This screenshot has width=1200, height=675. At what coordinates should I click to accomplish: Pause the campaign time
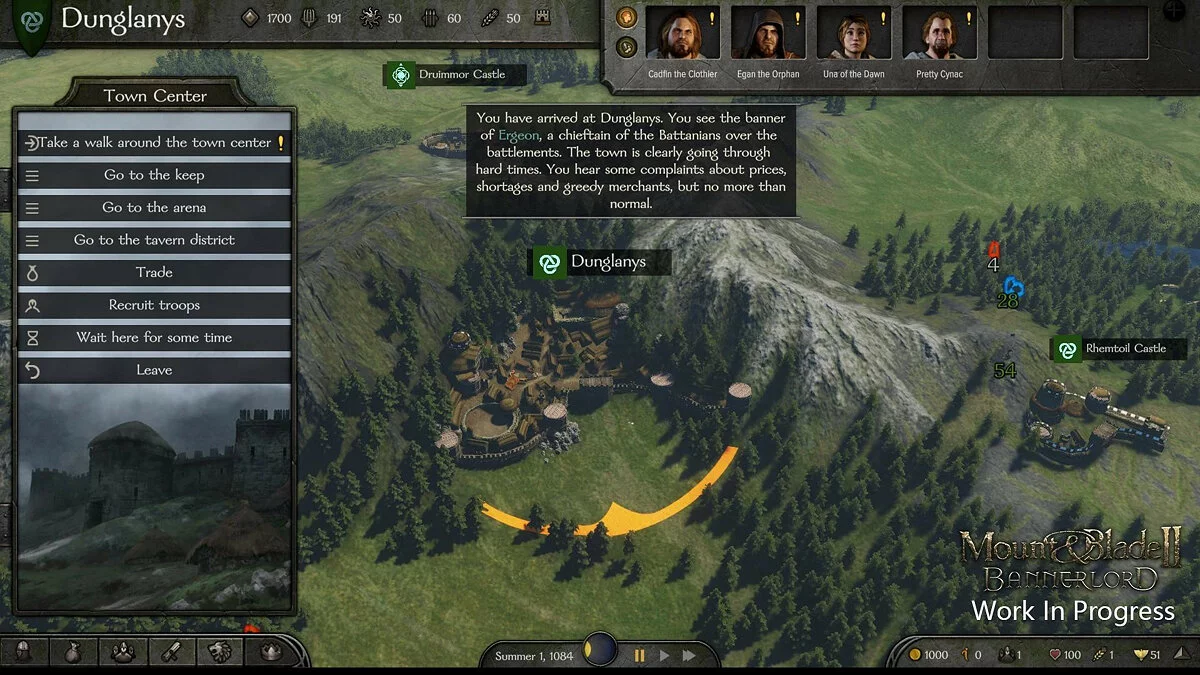(639, 656)
